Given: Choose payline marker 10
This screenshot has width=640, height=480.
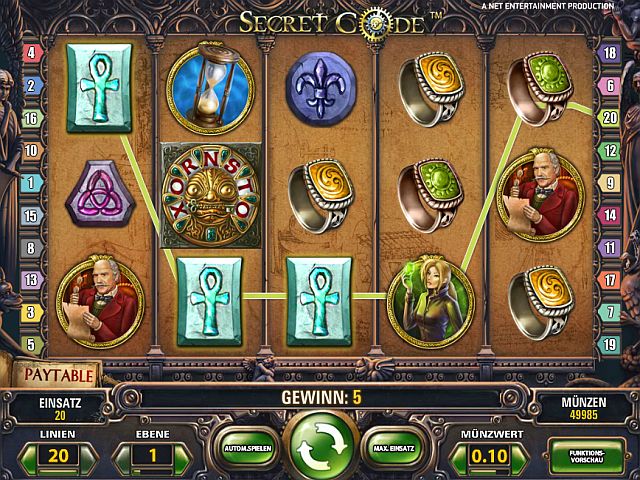Looking at the screenshot, I should click(30, 150).
